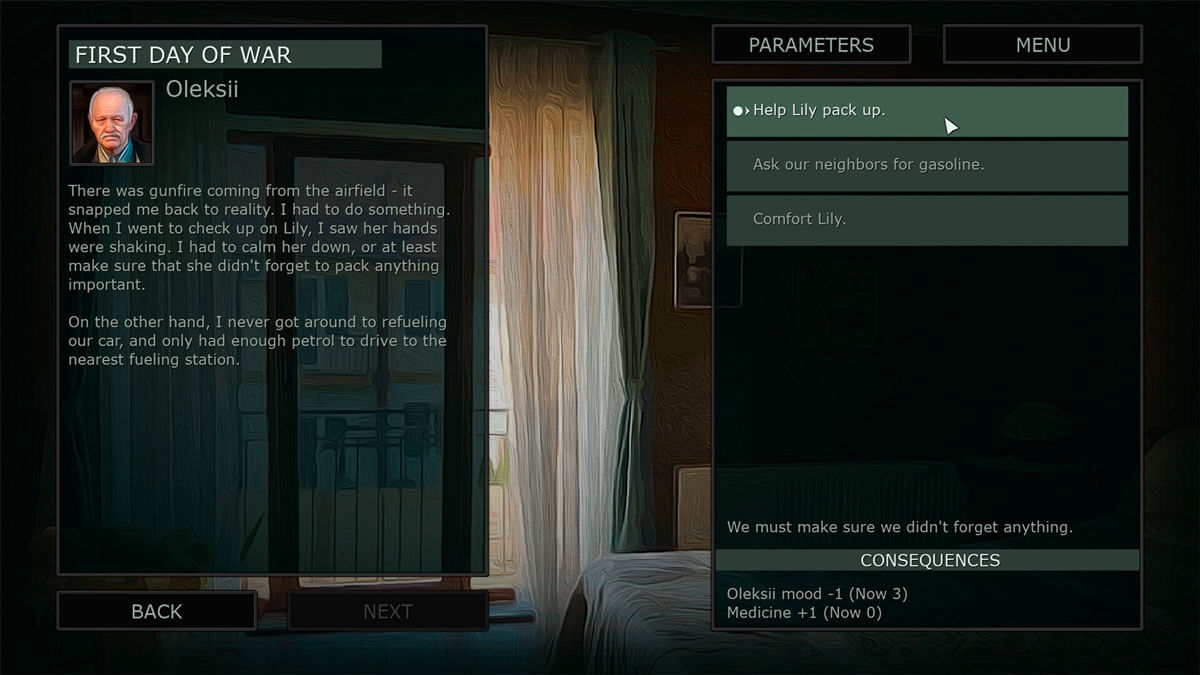Open the Parameters panel
1200x675 pixels.
pos(811,45)
